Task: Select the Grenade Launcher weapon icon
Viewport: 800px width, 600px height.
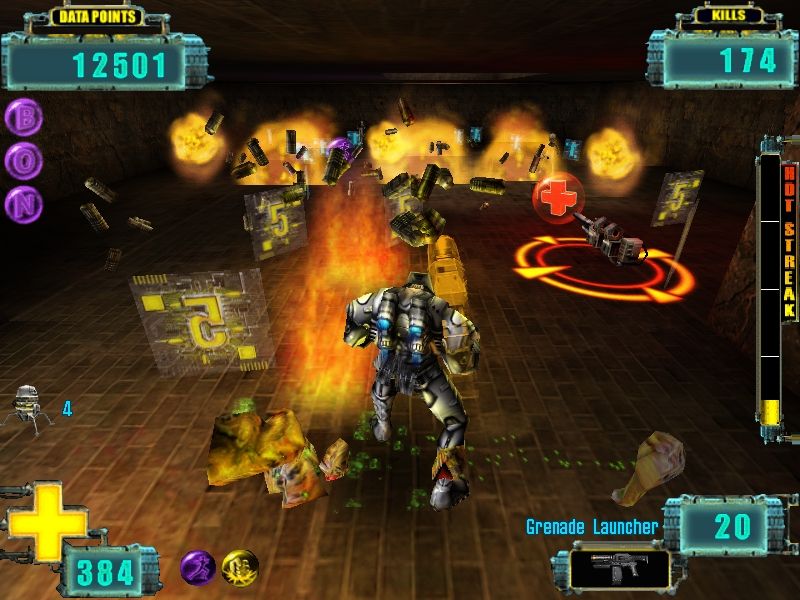Action: 611,569
